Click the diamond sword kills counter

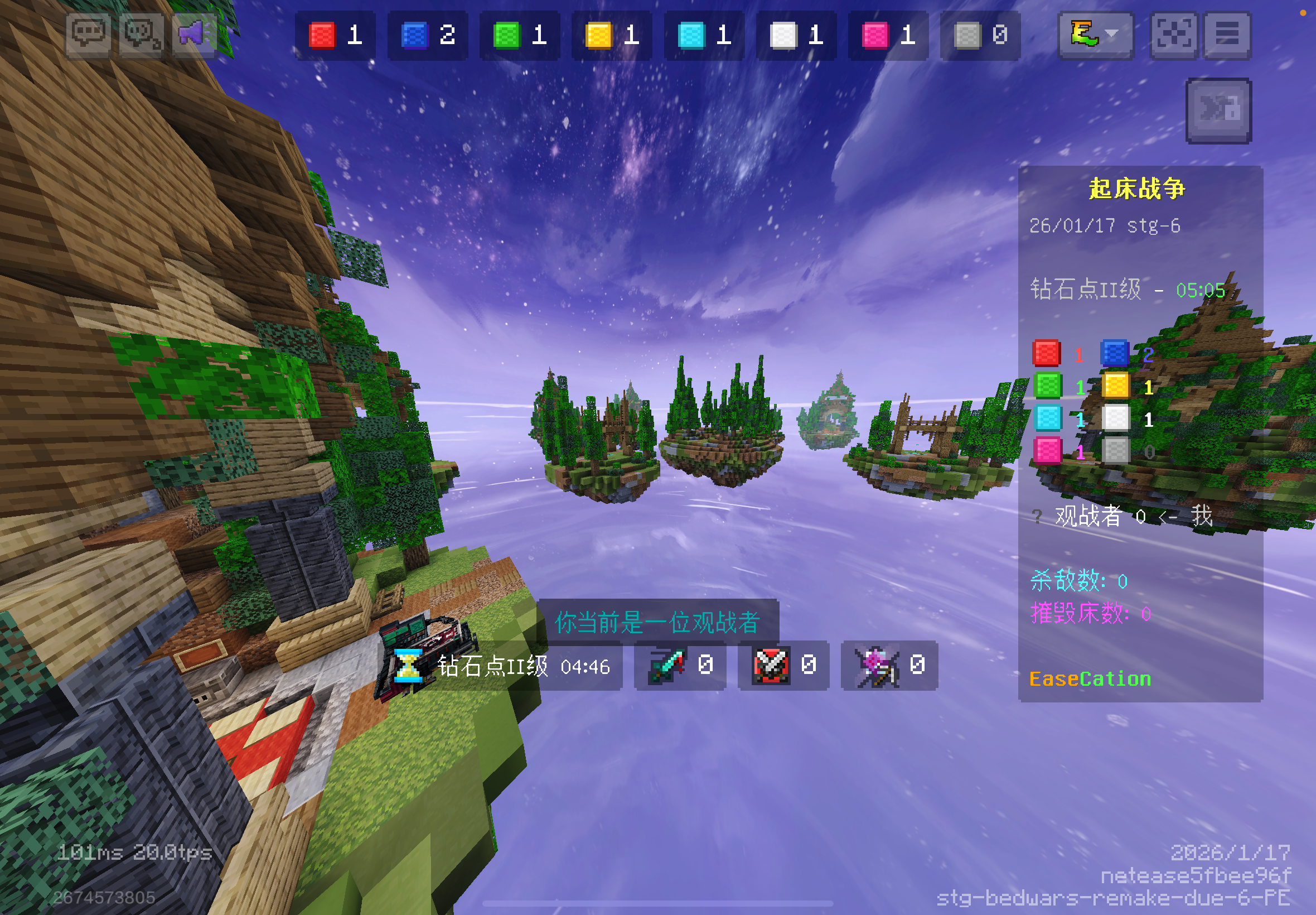coord(680,666)
